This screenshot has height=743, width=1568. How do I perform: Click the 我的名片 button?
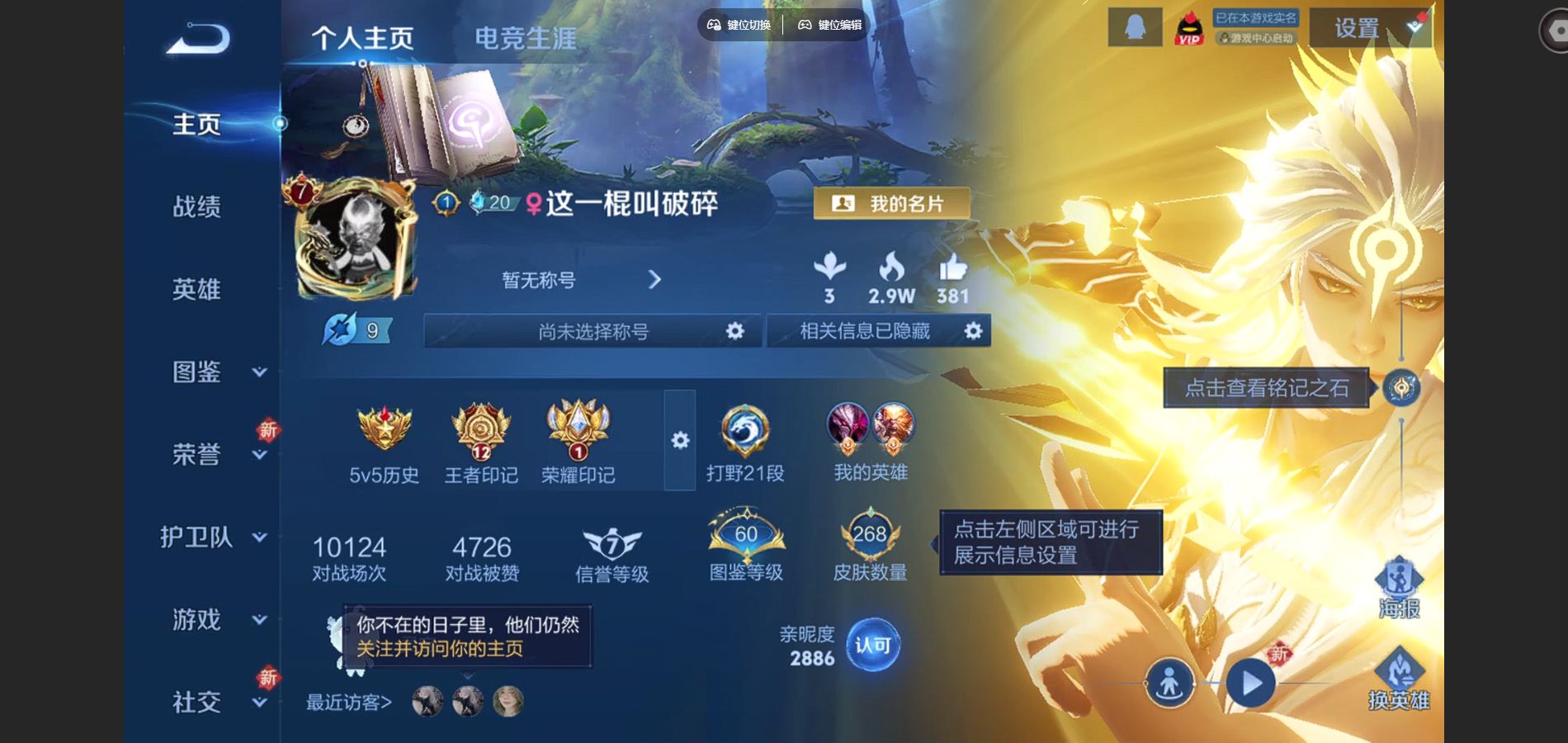[891, 204]
